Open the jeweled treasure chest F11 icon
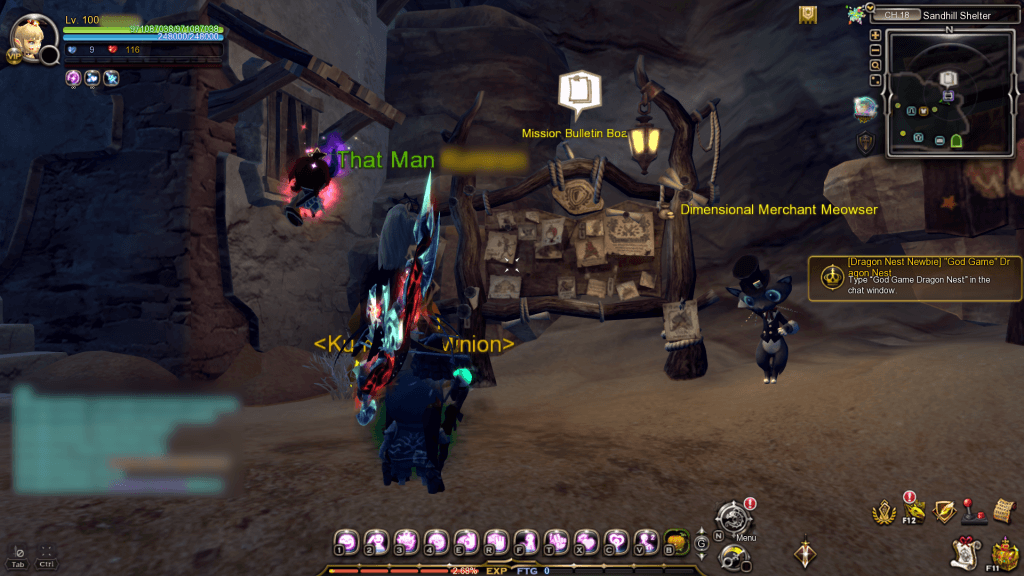Screen dimensions: 1024x576 coord(1004,551)
